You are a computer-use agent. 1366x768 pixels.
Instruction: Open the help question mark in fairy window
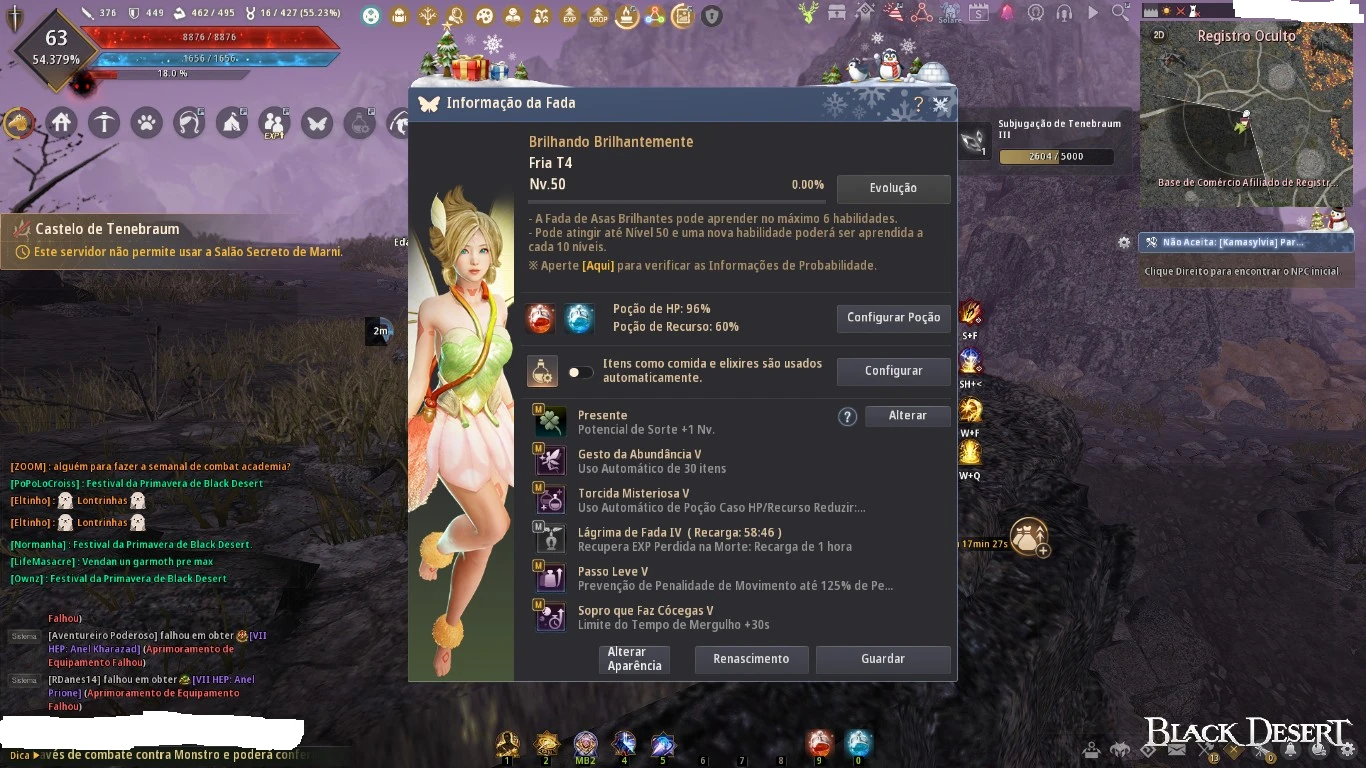[x=918, y=103]
